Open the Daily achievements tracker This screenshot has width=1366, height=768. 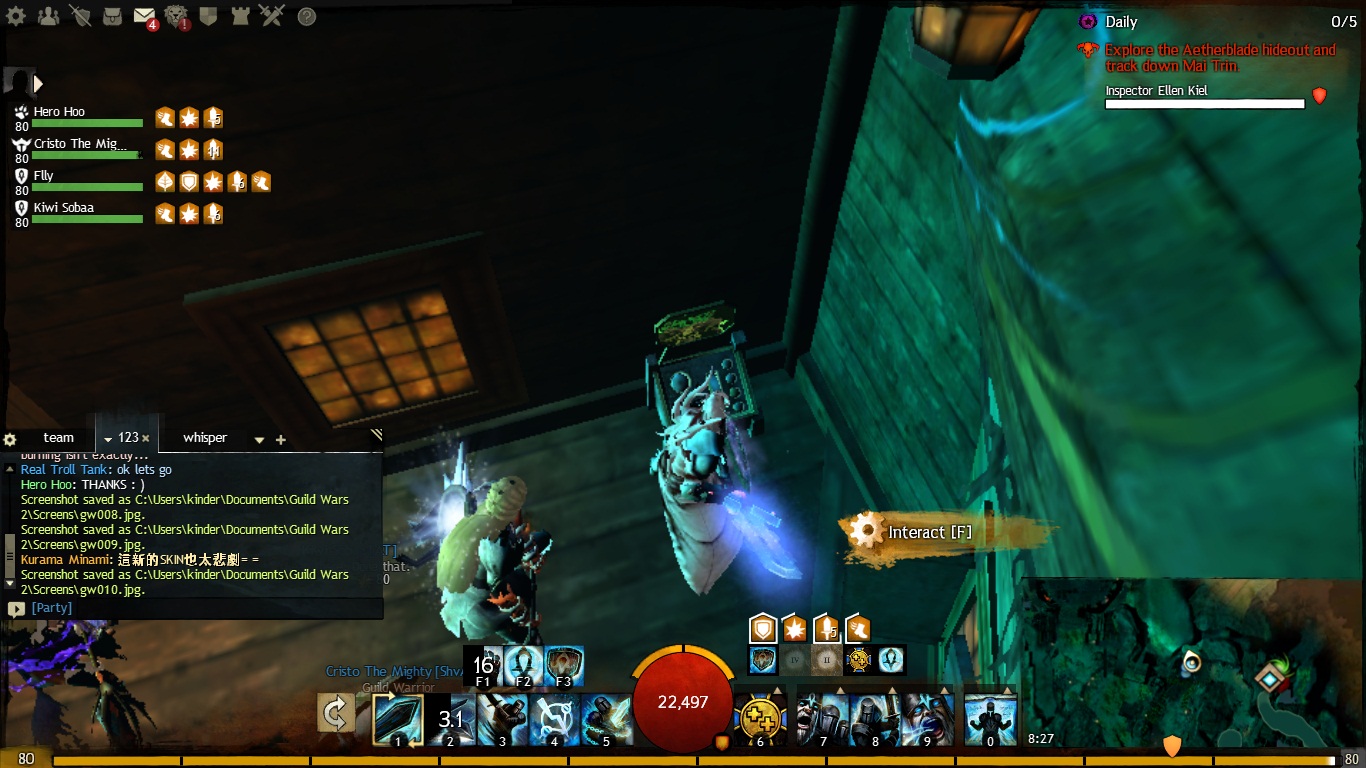point(1121,22)
